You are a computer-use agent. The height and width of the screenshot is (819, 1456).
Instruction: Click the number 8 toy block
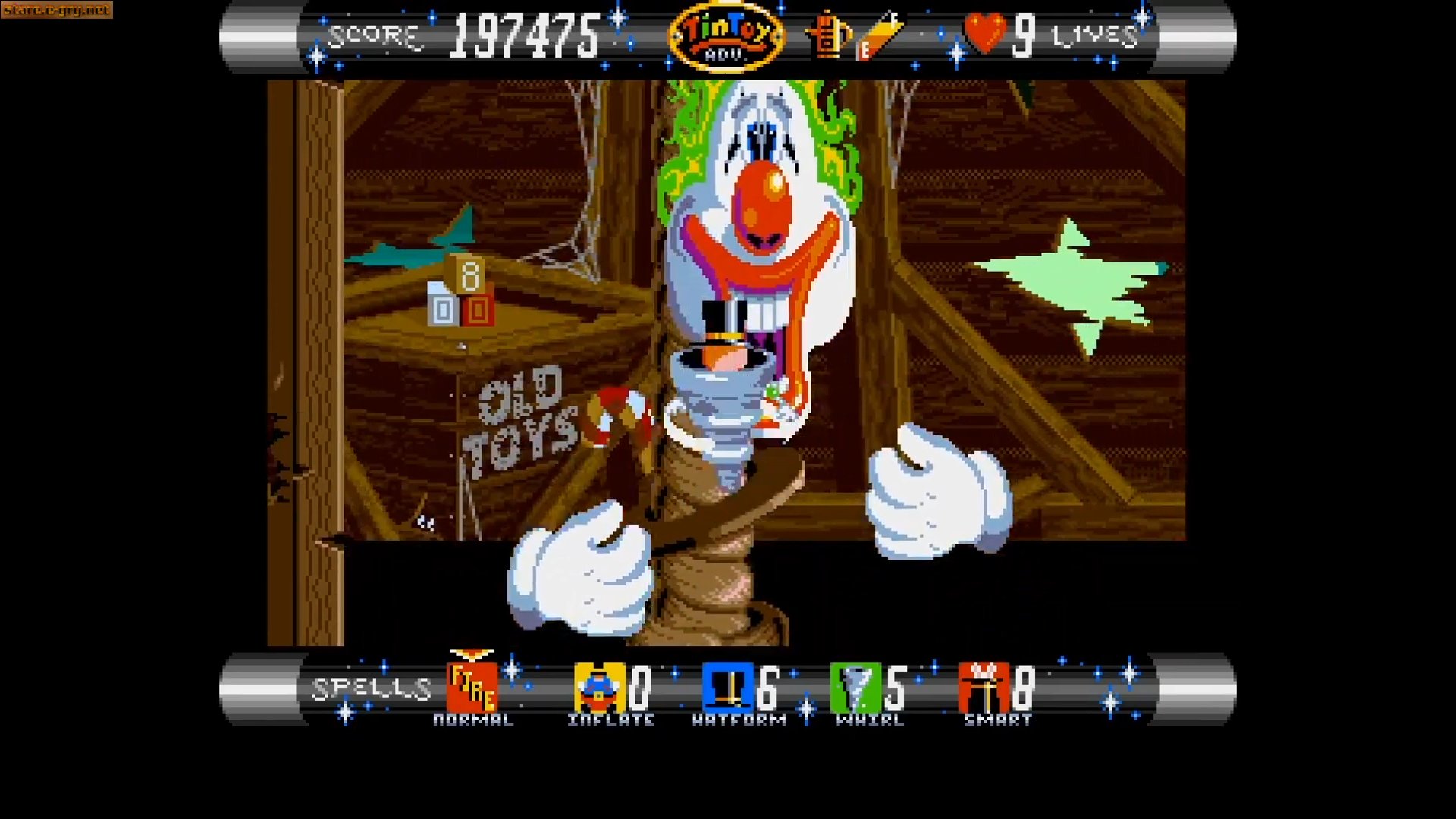(470, 277)
